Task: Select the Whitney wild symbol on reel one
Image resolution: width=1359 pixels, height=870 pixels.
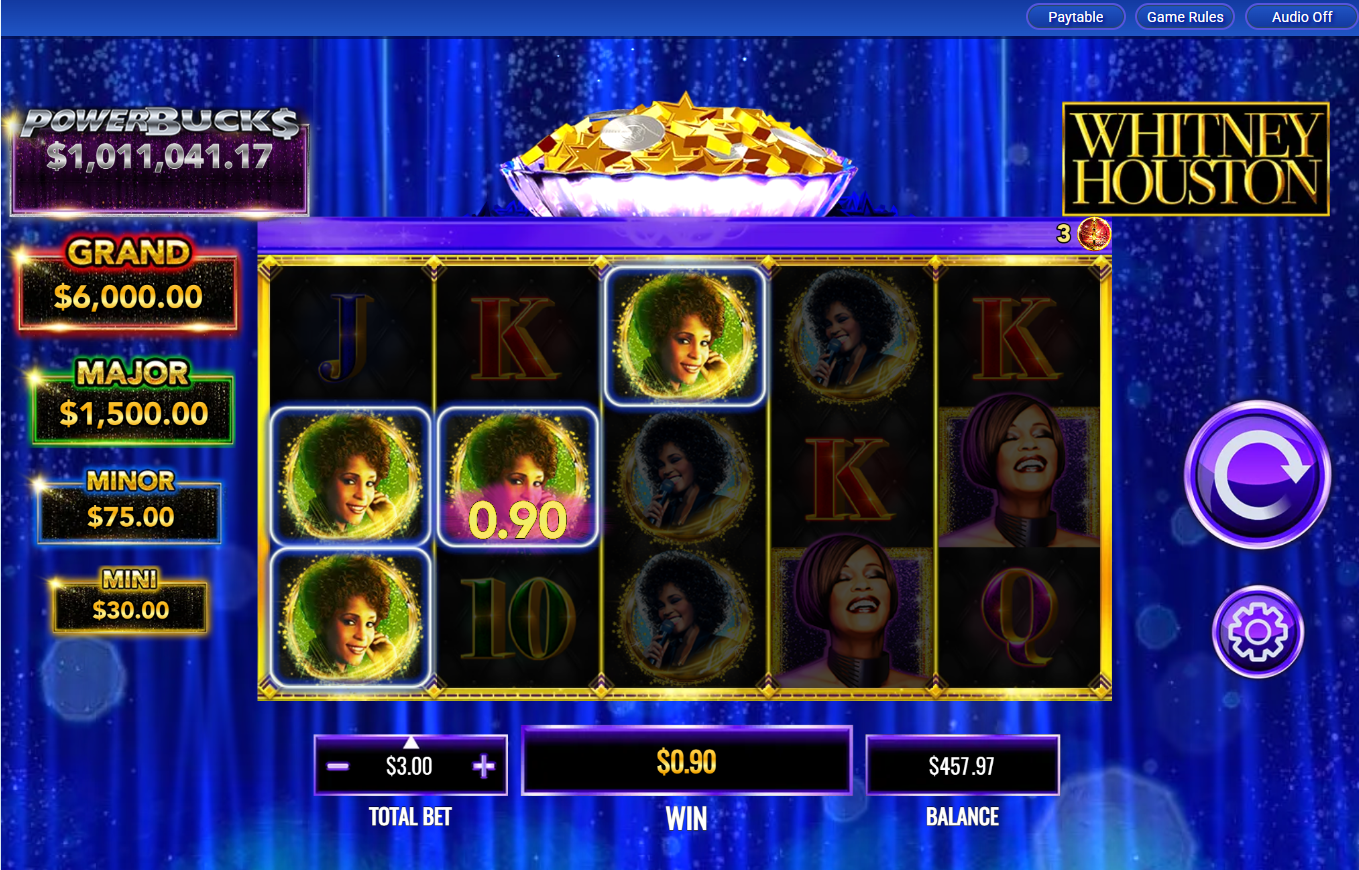Action: 350,477
